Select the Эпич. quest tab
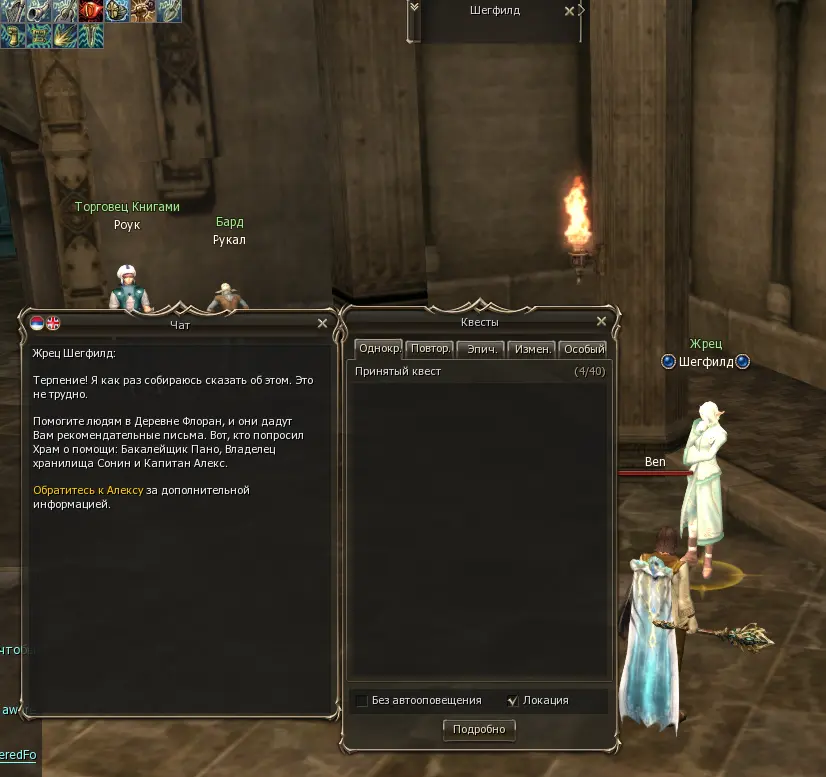The image size is (826, 777). tap(482, 349)
